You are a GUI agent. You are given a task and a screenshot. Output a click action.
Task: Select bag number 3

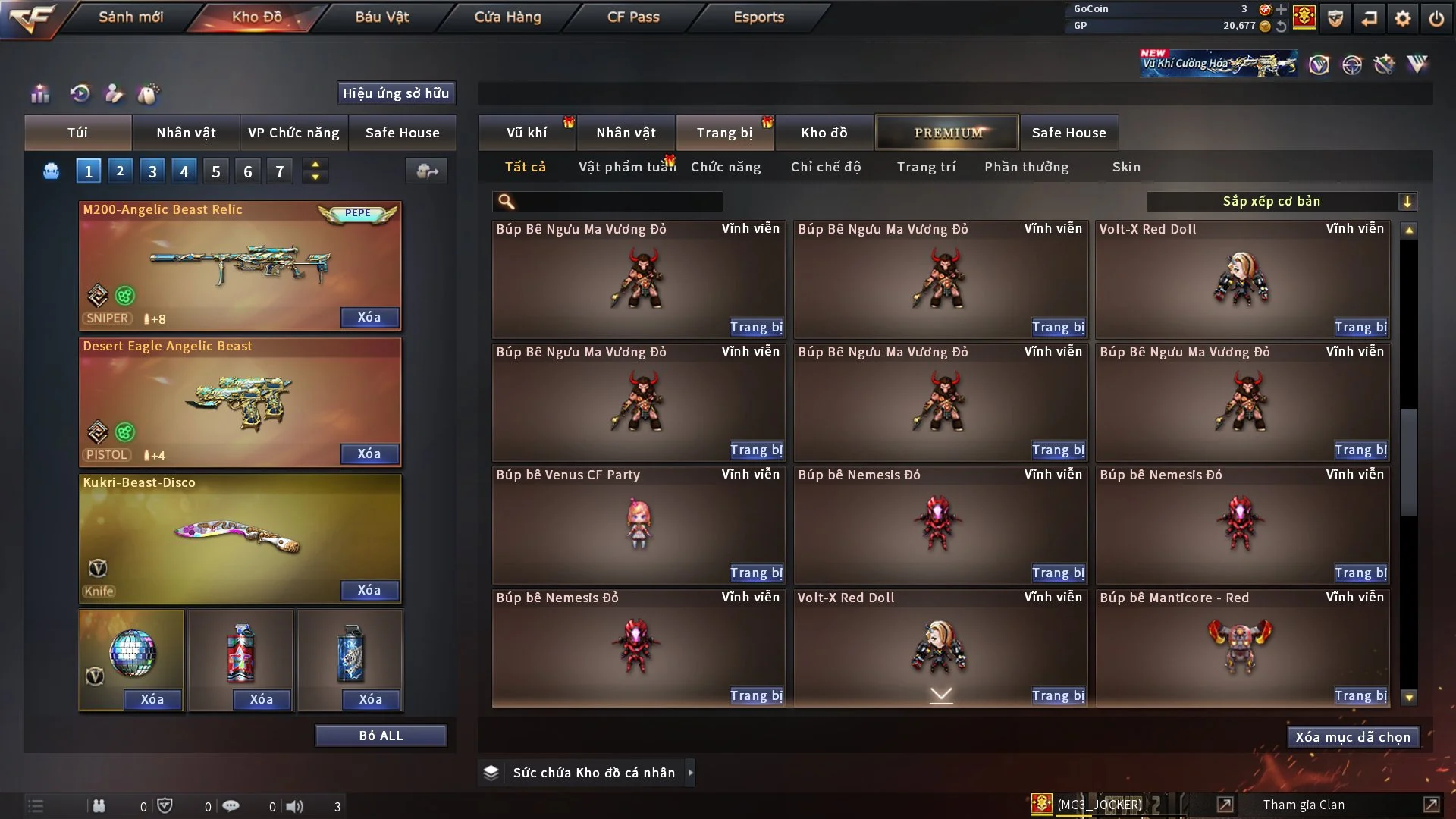[x=152, y=171]
